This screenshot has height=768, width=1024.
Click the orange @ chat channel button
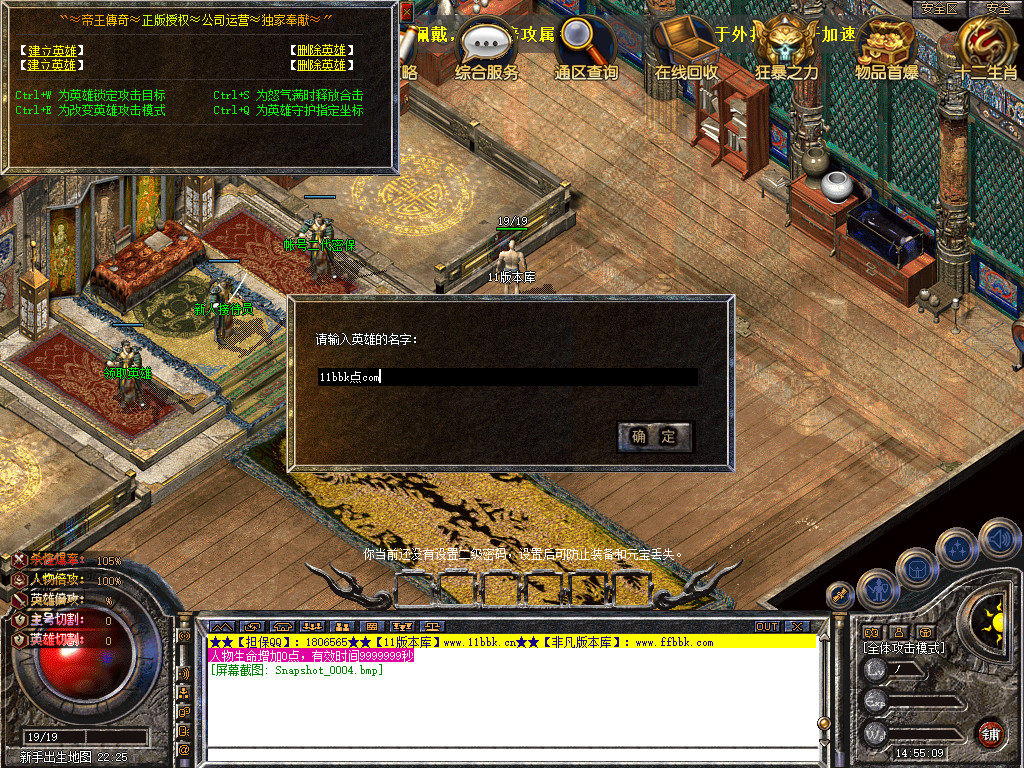[x=184, y=749]
